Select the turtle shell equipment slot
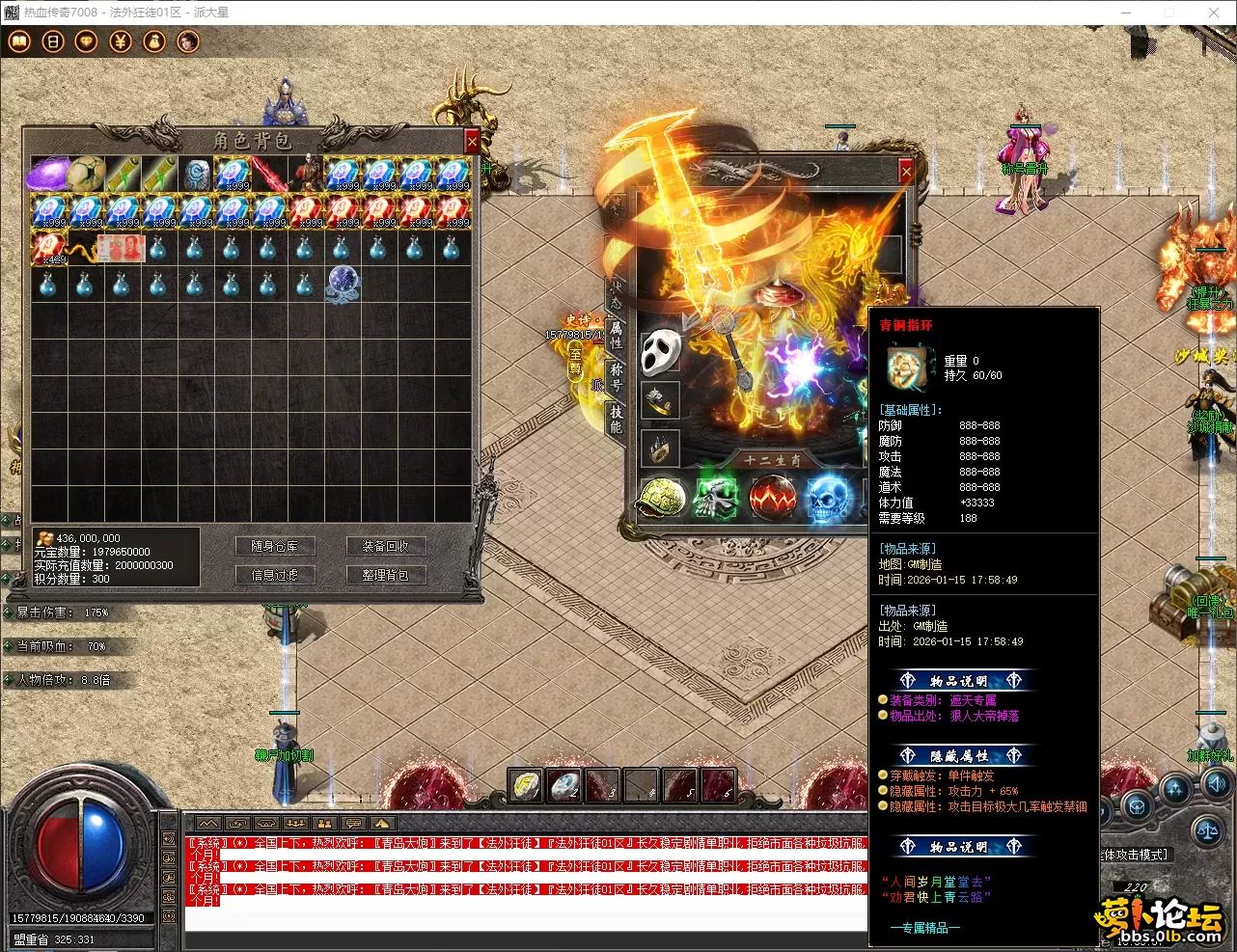1237x952 pixels. pyautogui.click(x=662, y=499)
